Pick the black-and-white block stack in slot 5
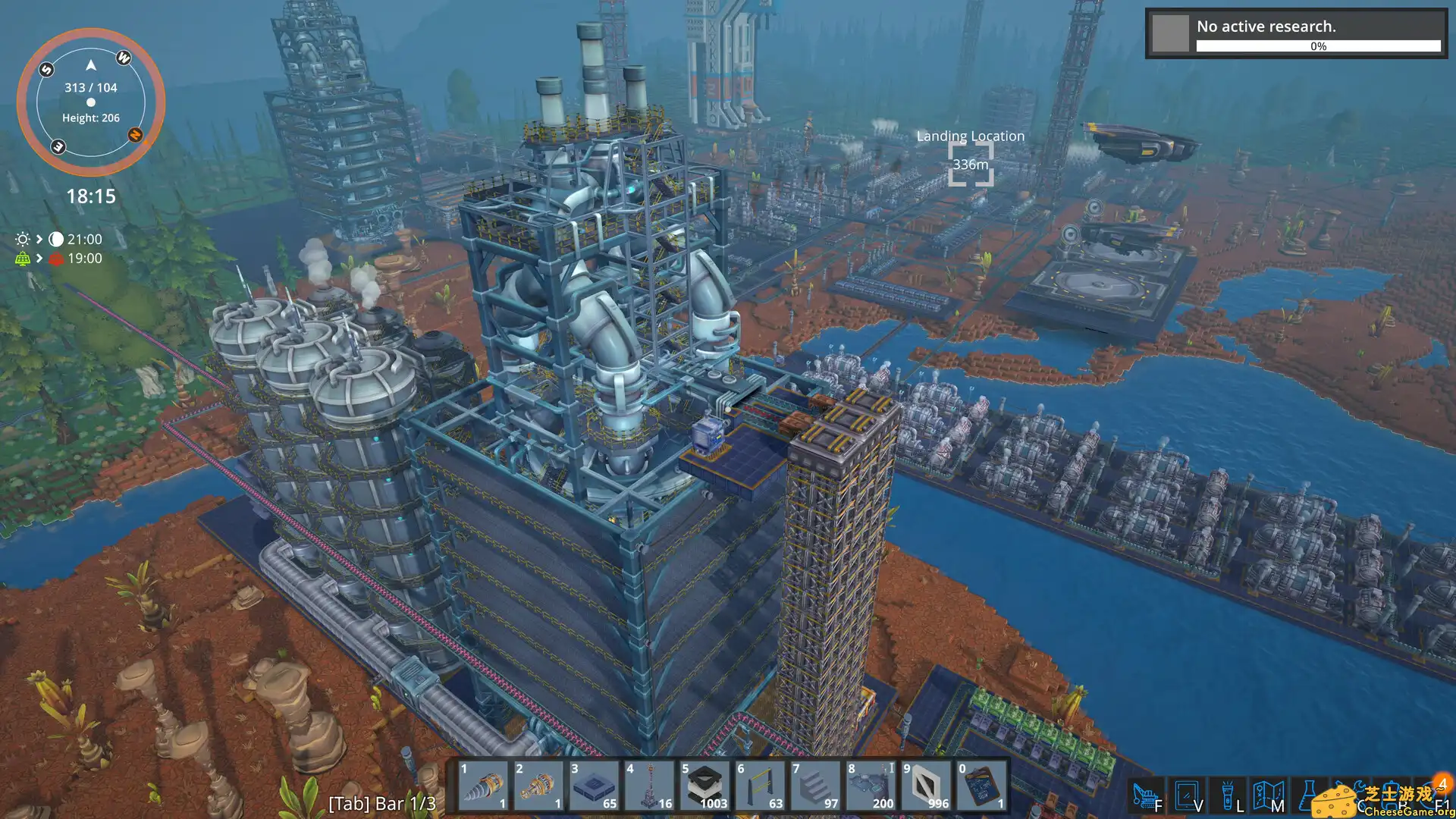 point(704,786)
